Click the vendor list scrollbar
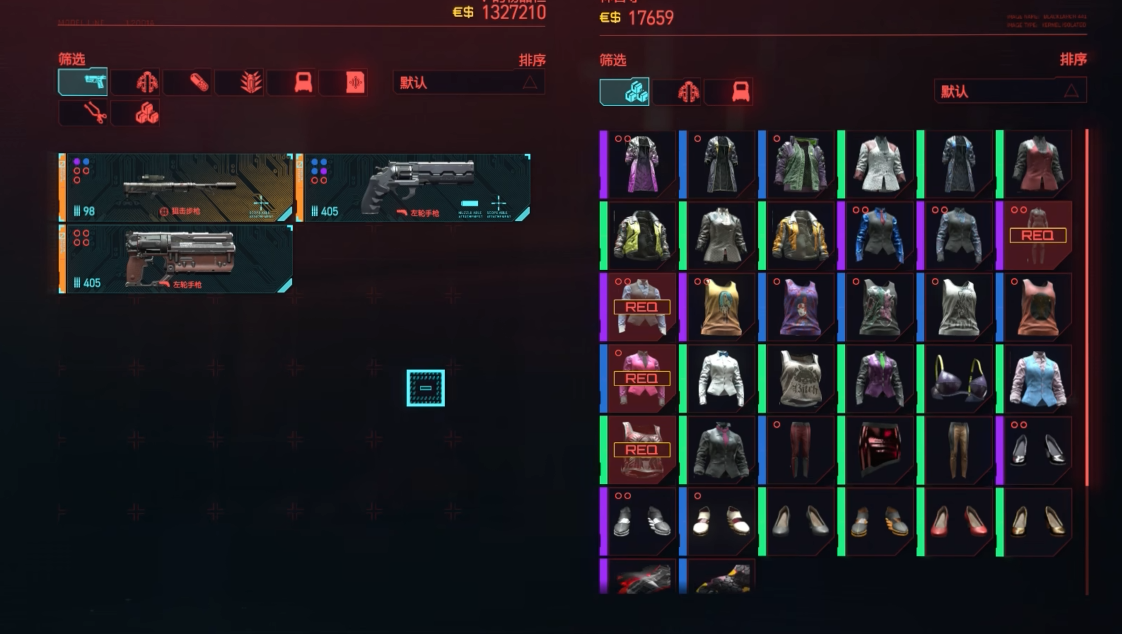 [1086, 300]
